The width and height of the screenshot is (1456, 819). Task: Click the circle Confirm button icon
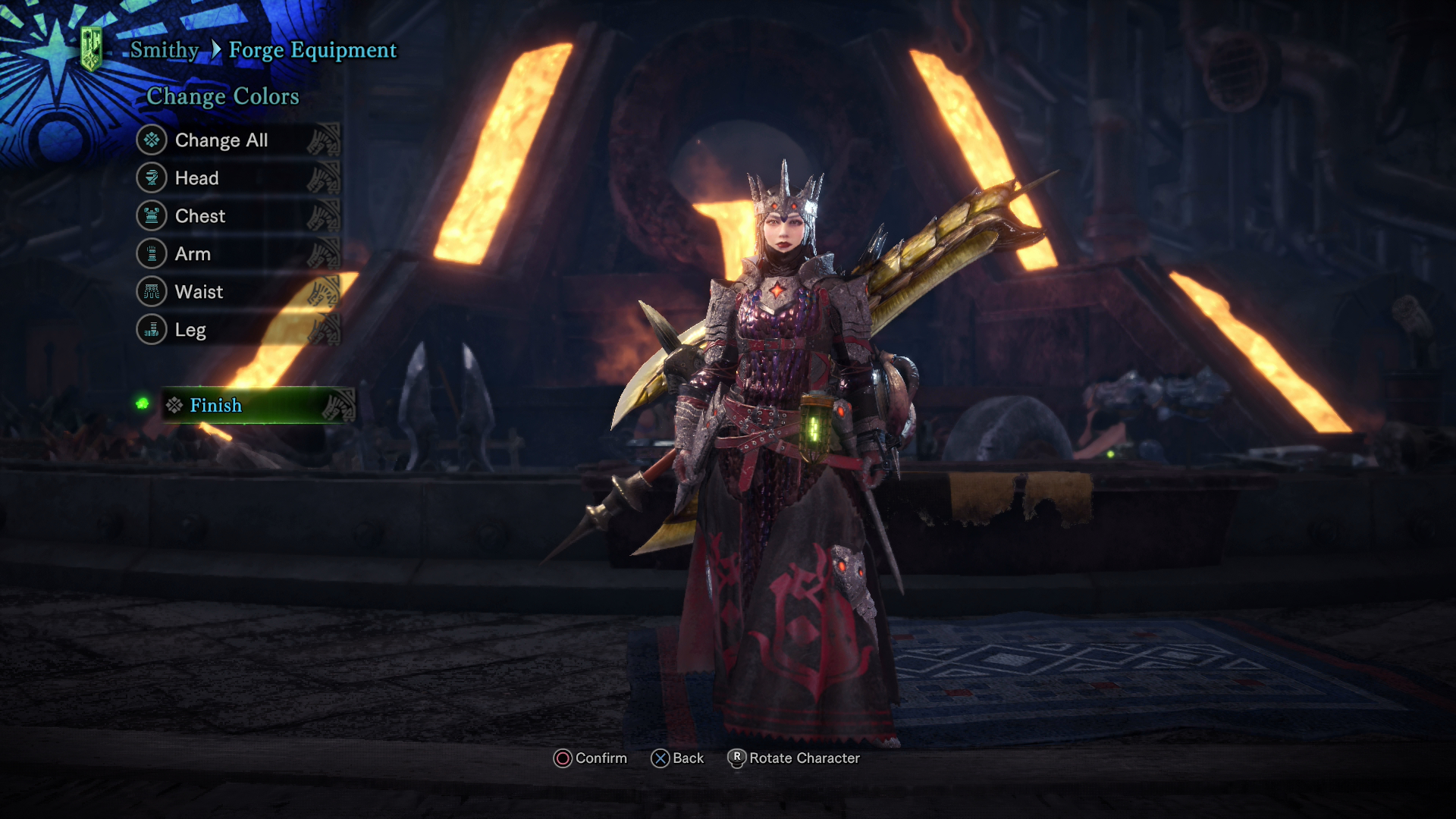[x=563, y=758]
